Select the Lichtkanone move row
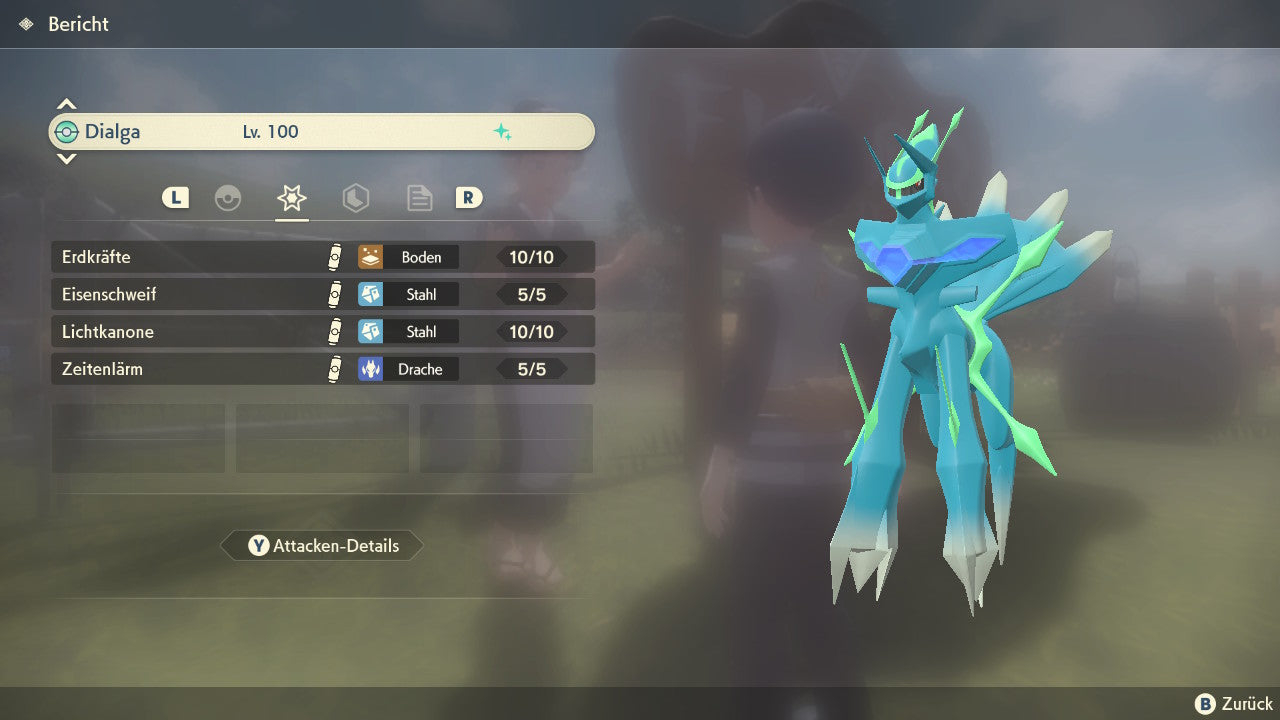This screenshot has width=1280, height=720. [x=322, y=331]
